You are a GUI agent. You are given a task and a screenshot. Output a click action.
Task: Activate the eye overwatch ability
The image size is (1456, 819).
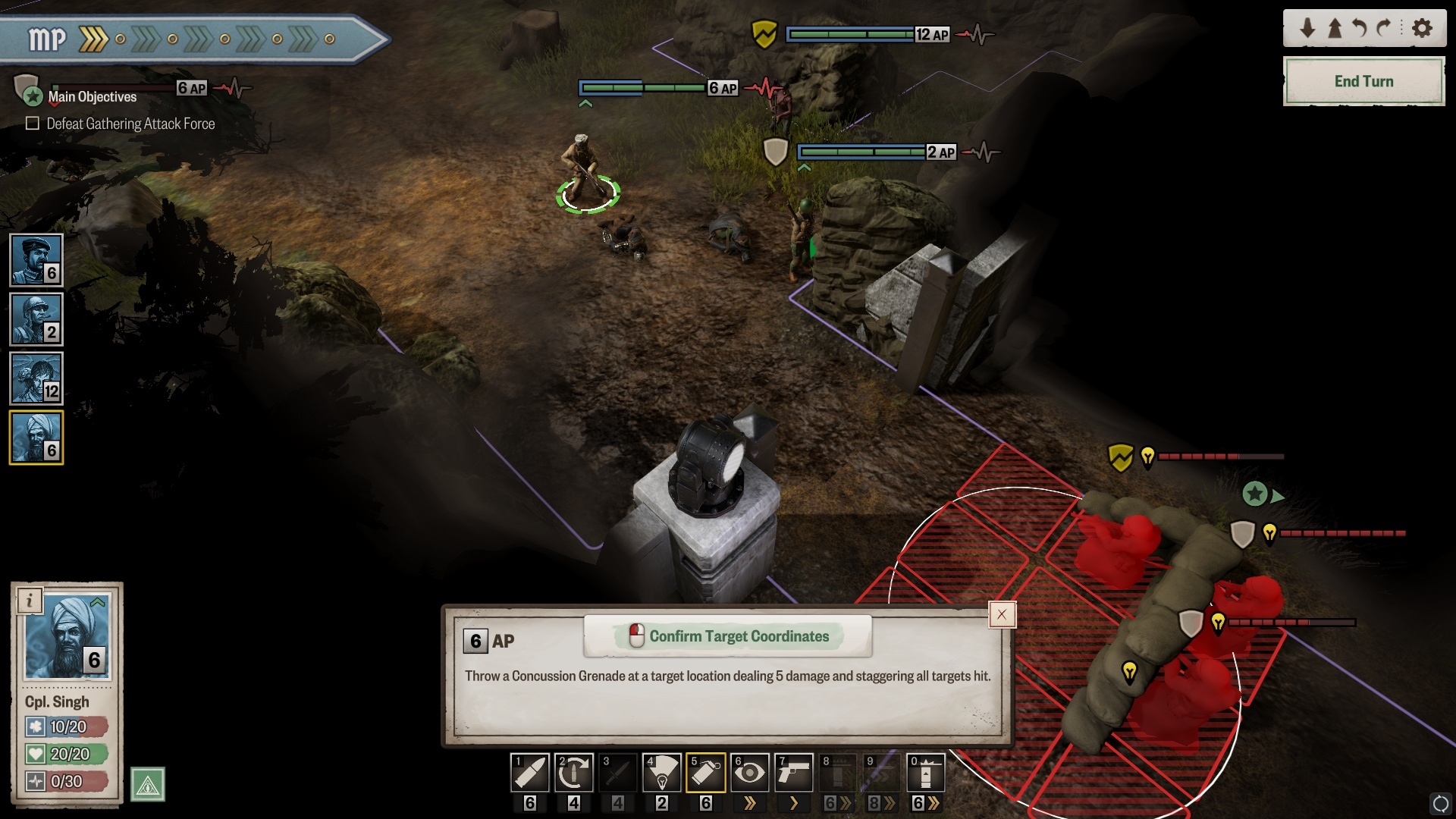750,773
